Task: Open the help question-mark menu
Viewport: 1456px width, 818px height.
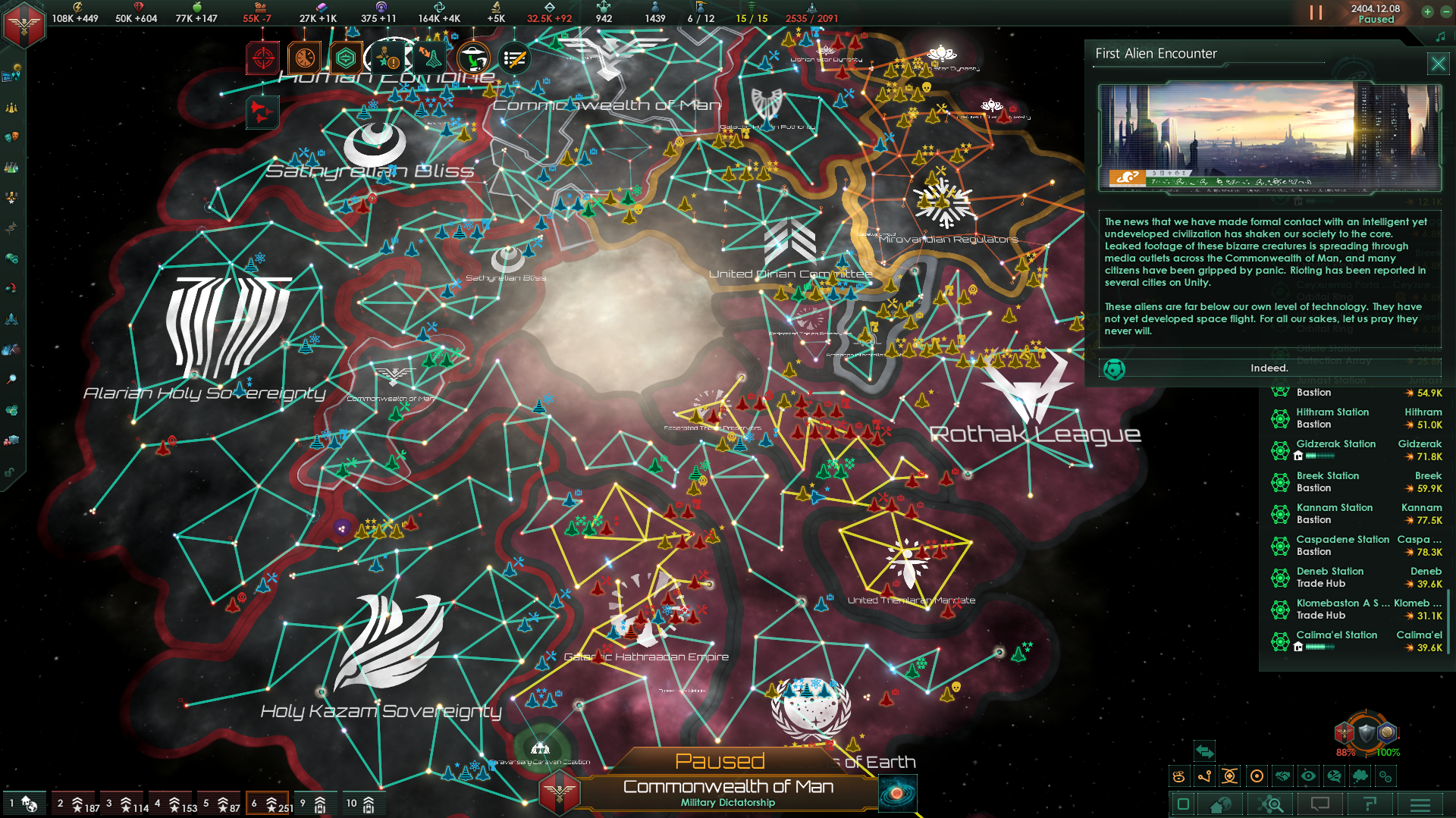Action: 1371,804
